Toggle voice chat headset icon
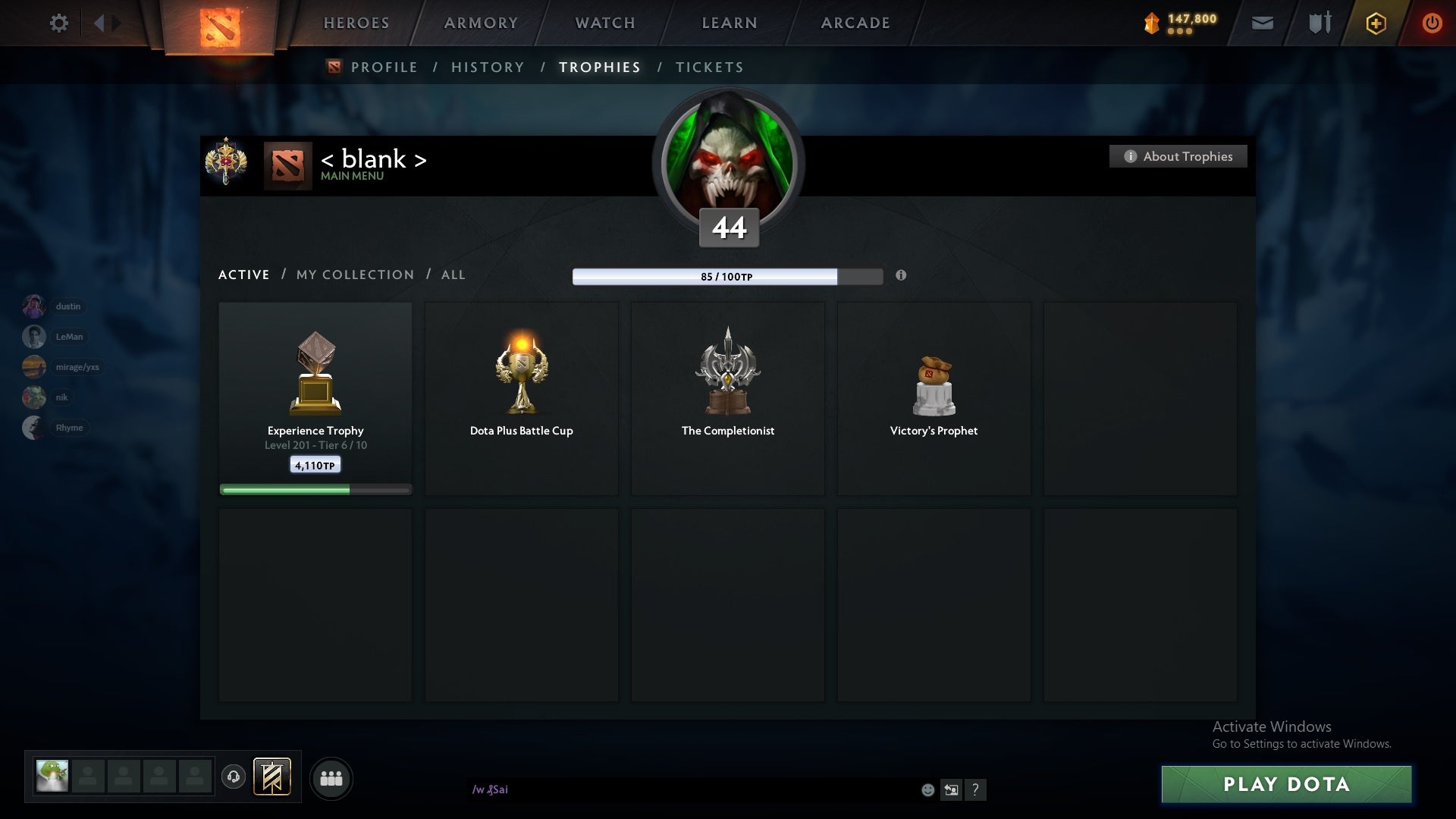 233,777
